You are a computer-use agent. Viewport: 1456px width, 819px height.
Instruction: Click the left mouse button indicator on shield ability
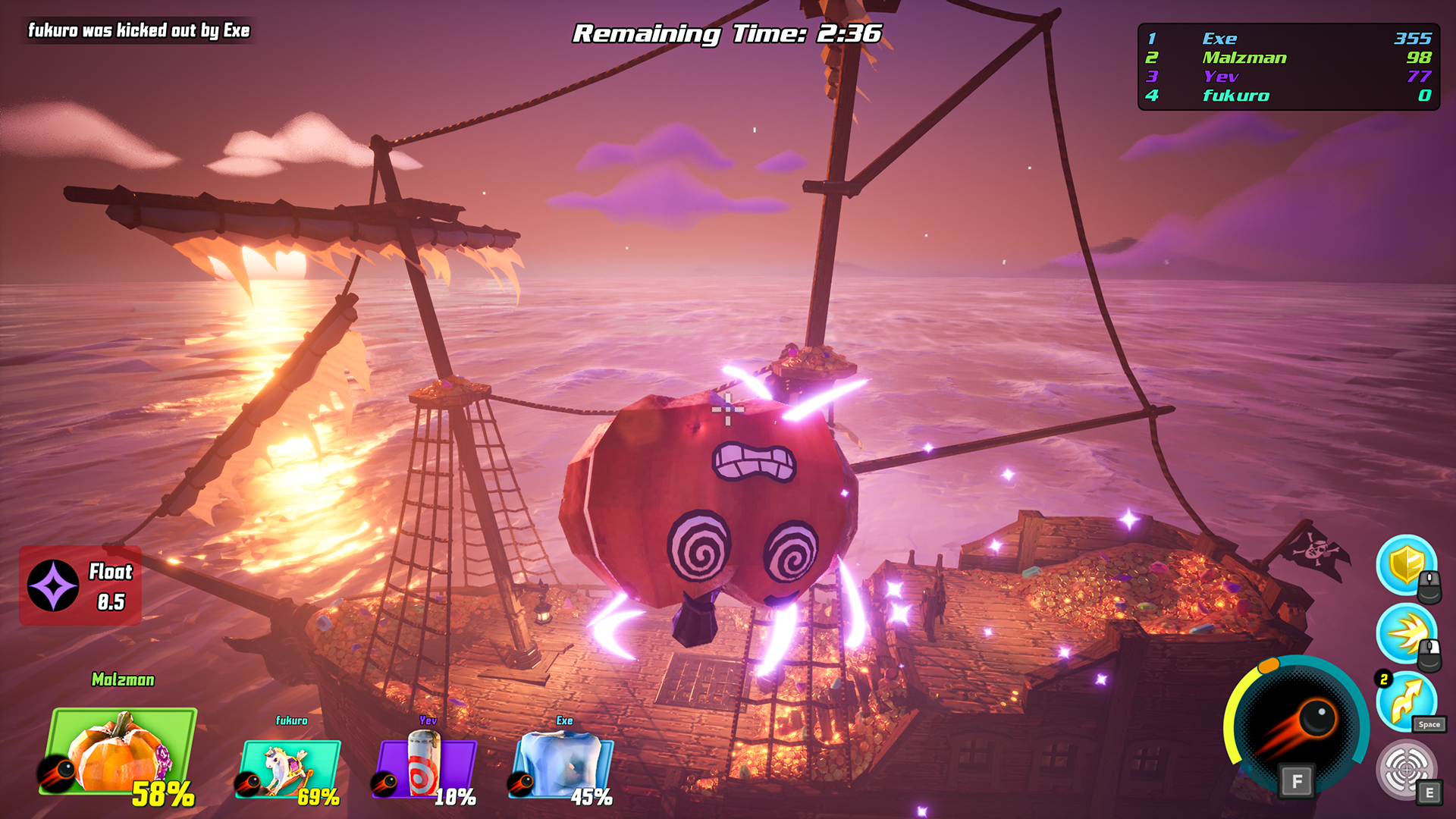(1431, 585)
